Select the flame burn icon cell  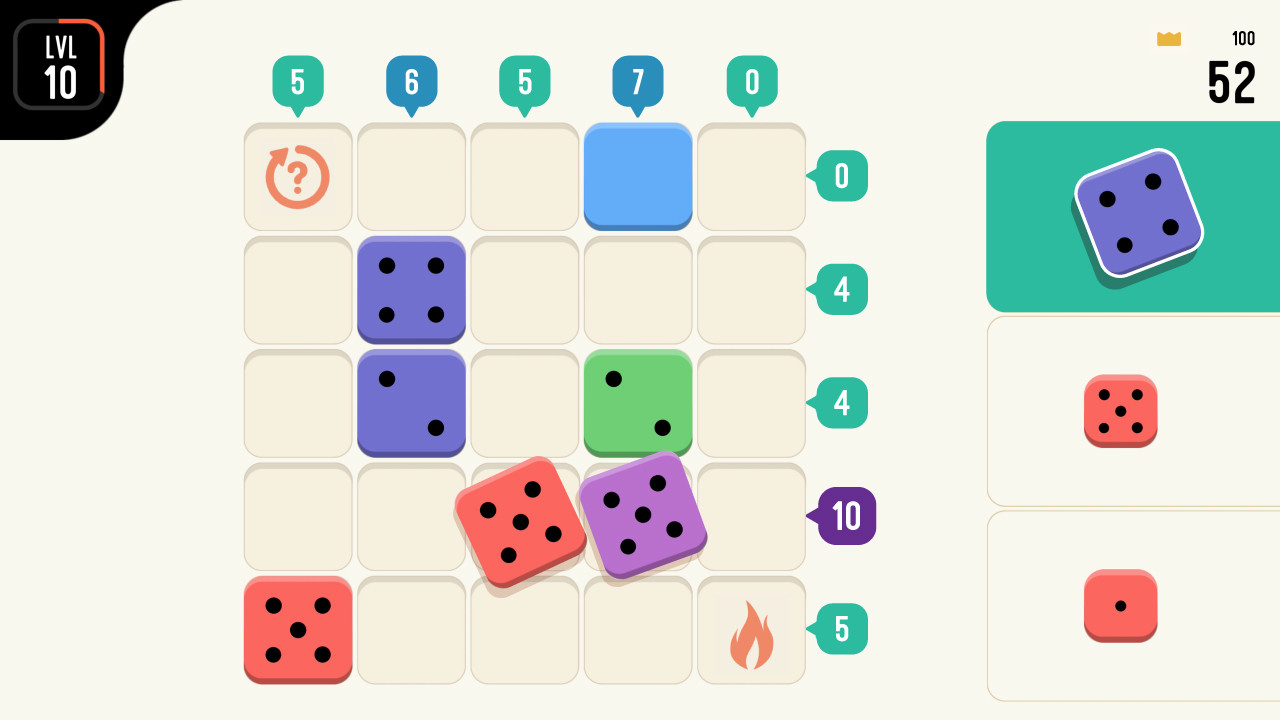751,630
